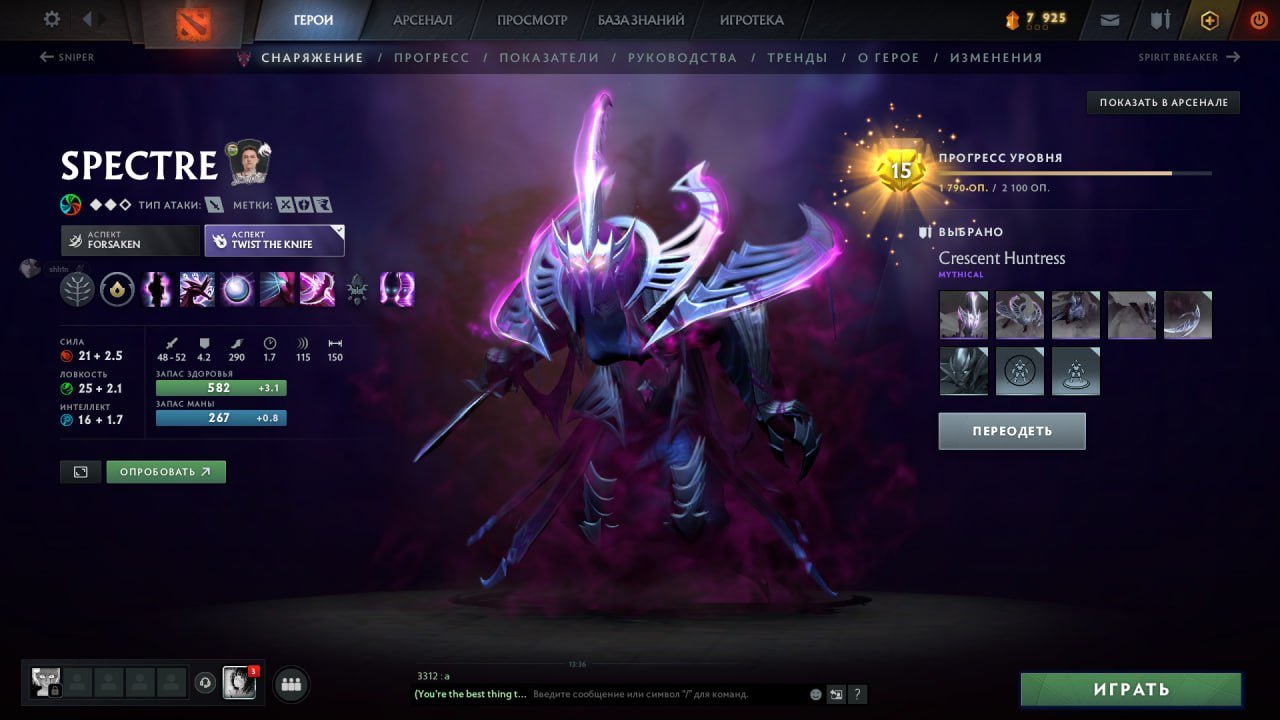Select Spectre's Spectral Dagger ability icon
This screenshot has width=1280, height=720.
[x=157, y=290]
